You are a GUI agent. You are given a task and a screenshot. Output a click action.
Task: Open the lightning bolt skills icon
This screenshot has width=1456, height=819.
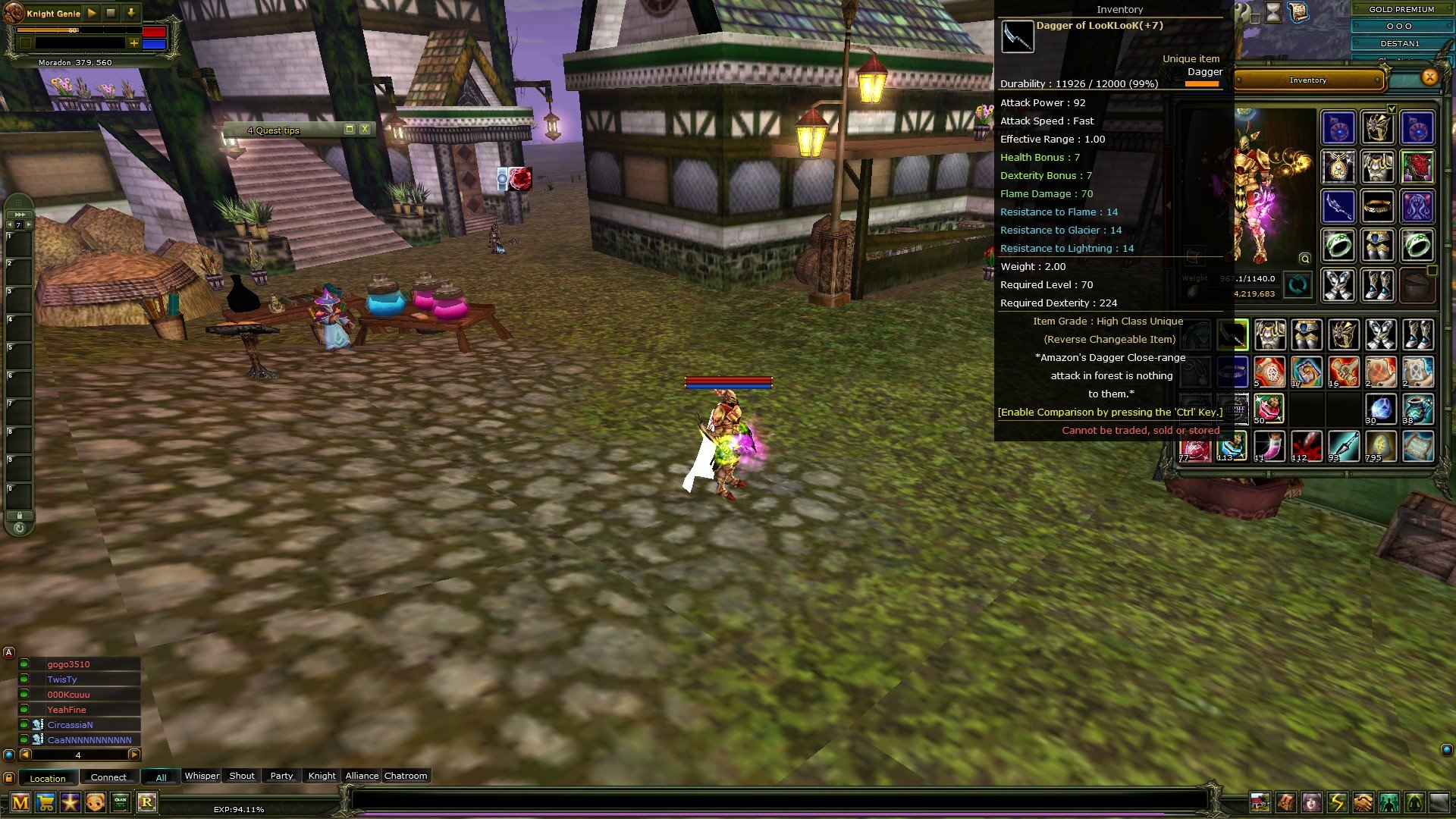[1337, 802]
